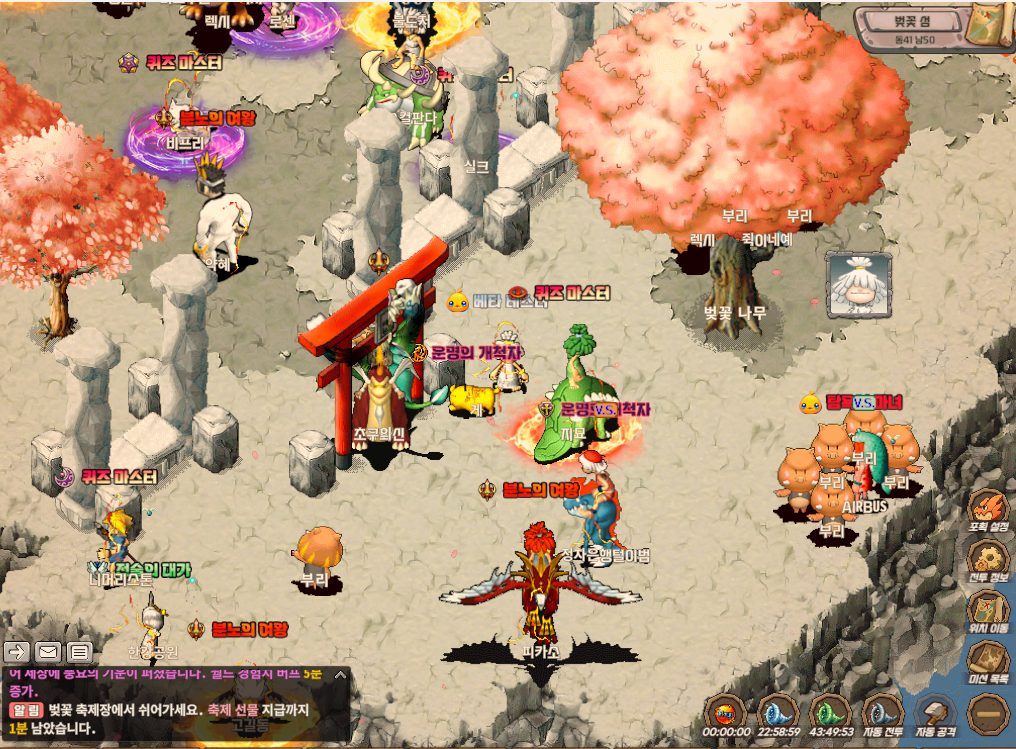
Task: Select the green horn buff icon
Action: [x=830, y=714]
